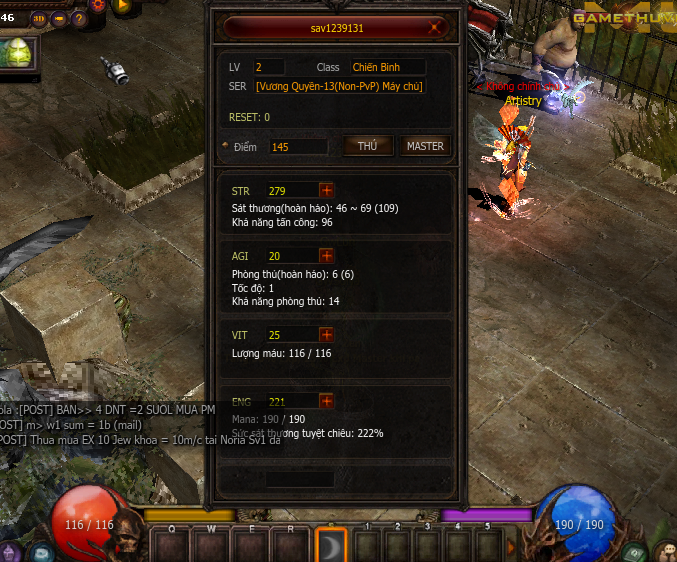Toggle the 3D view button
This screenshot has width=677, height=562.
point(39,18)
